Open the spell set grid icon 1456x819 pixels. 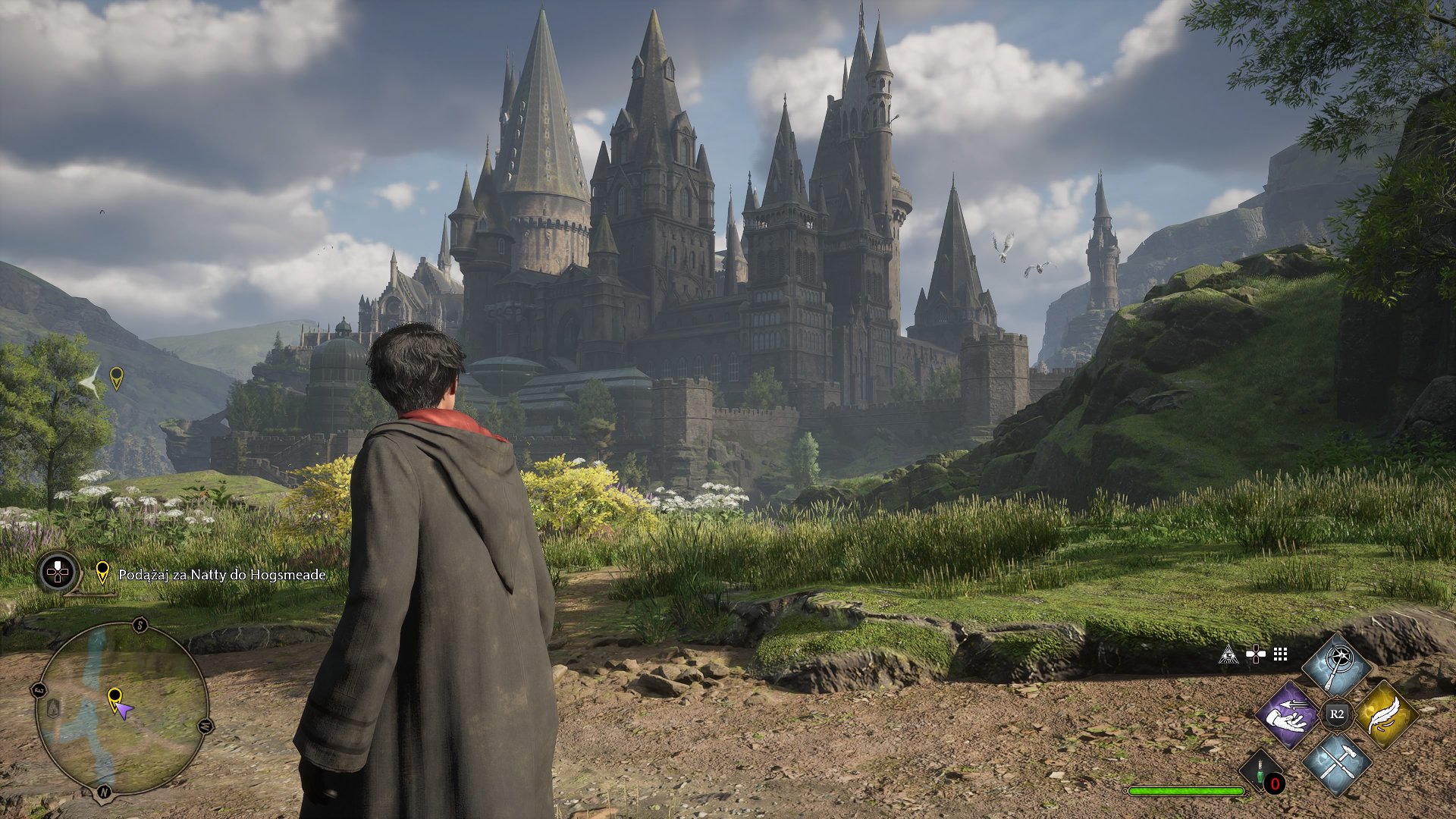pos(1281,654)
